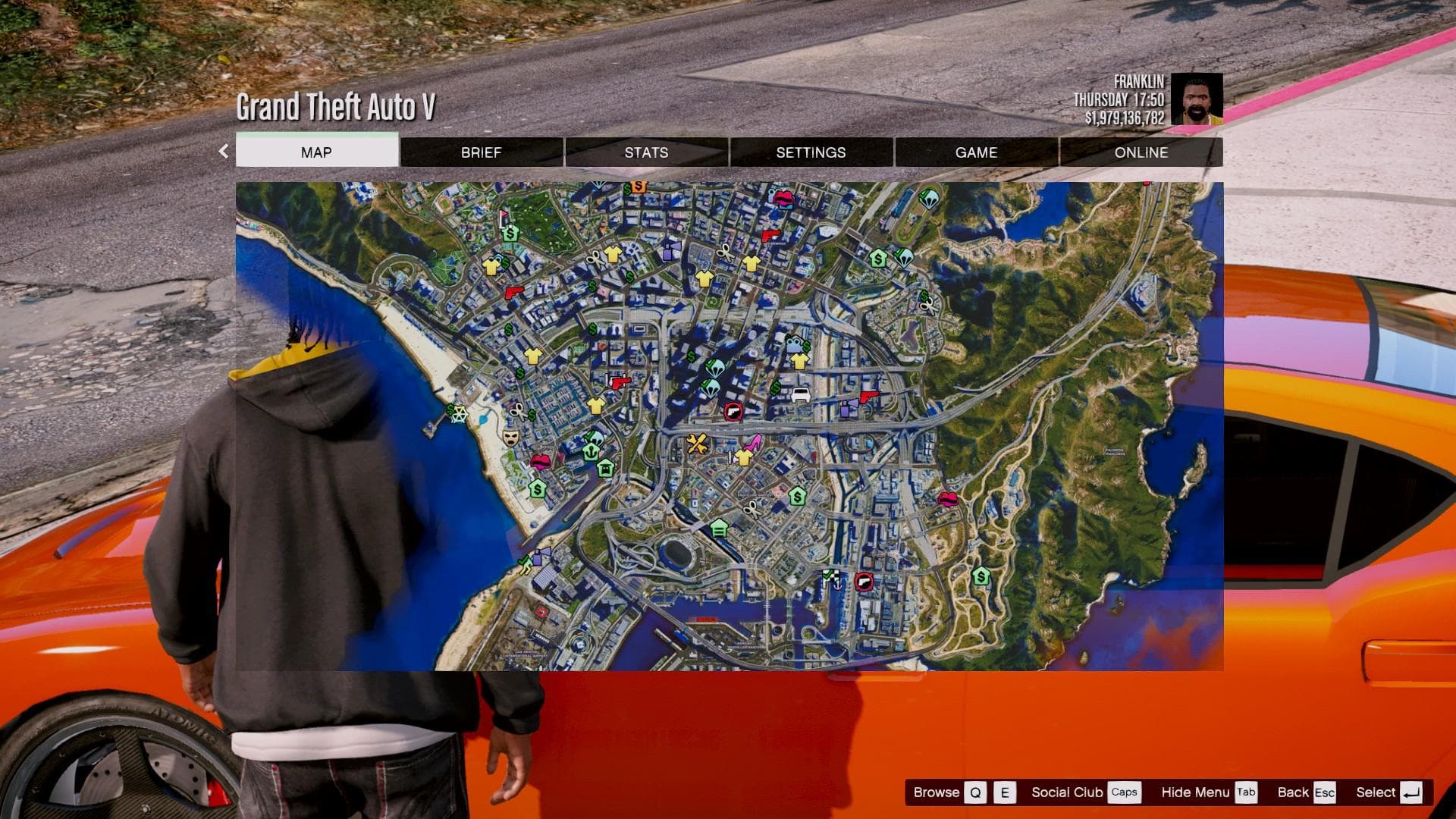Switch to the ONLINE tab
Viewport: 1456px width, 819px height.
1141,152
